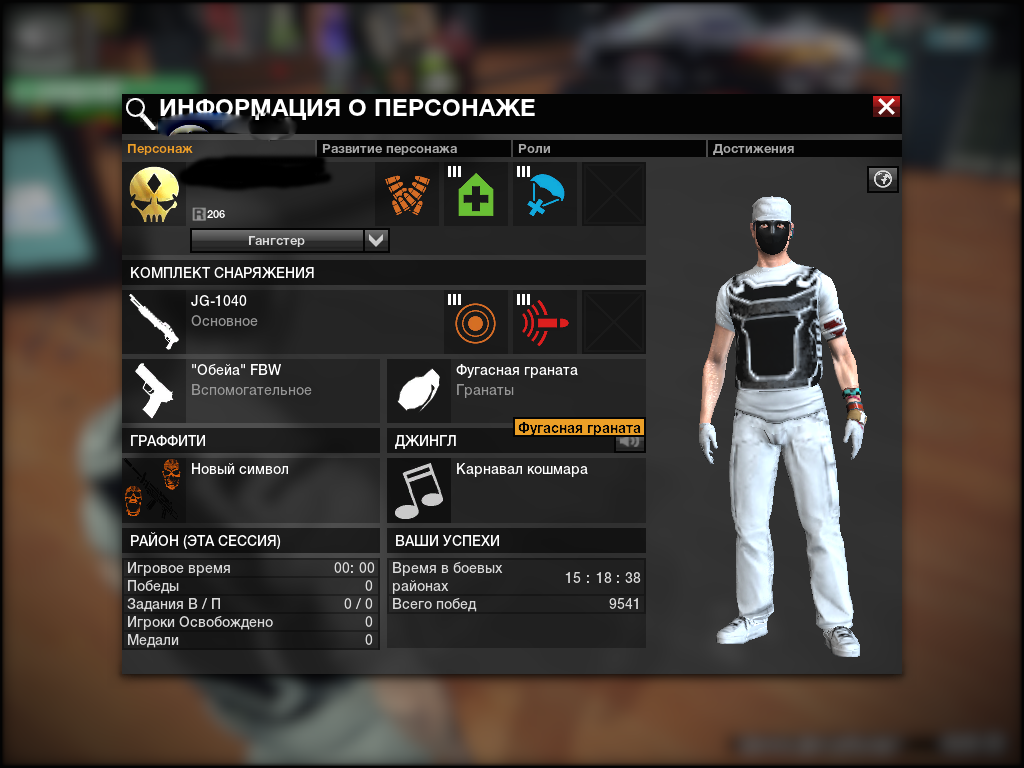Select the Персонаж tab
Image resolution: width=1024 pixels, height=768 pixels.
(159, 149)
